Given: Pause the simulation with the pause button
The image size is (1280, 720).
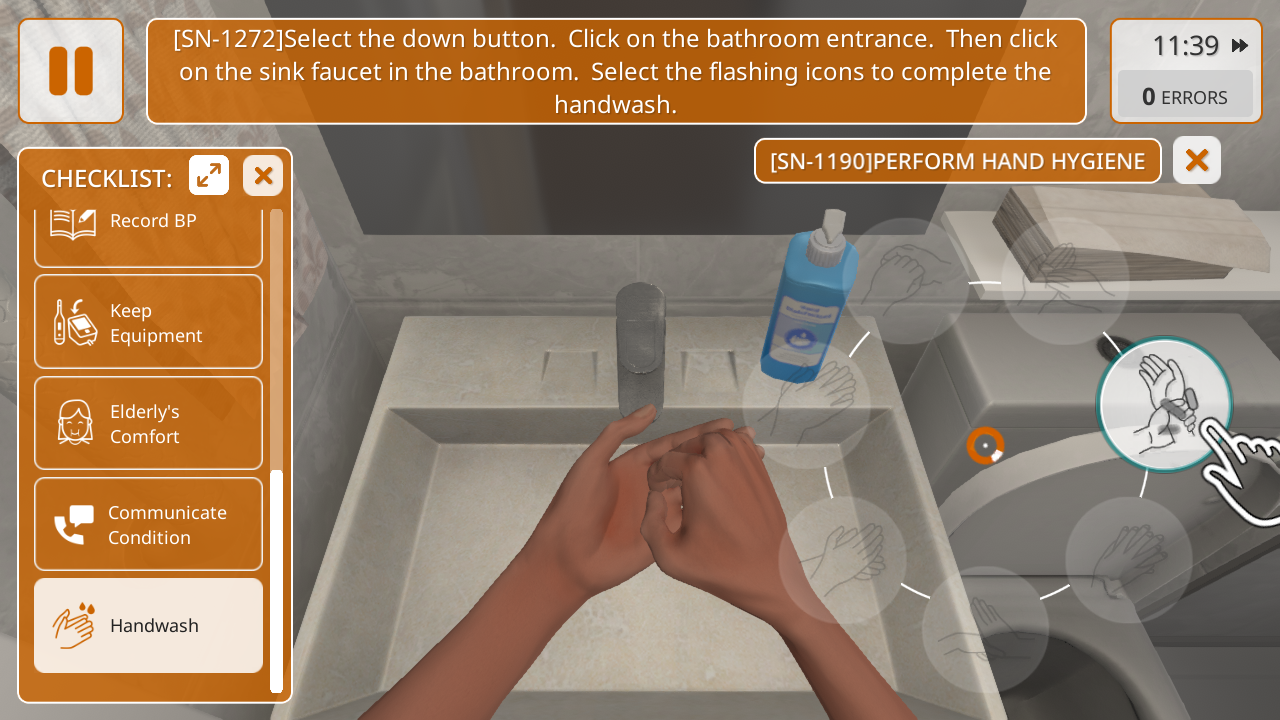Looking at the screenshot, I should pos(71,71).
